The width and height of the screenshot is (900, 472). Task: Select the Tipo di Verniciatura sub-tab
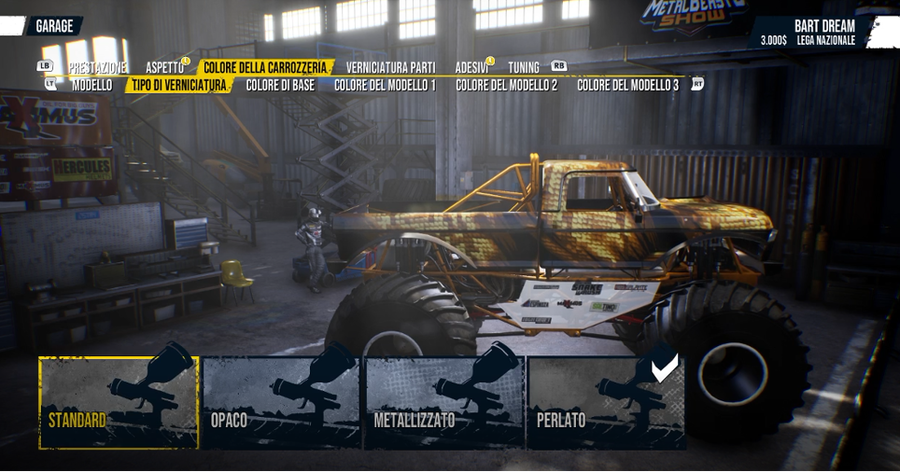(179, 85)
